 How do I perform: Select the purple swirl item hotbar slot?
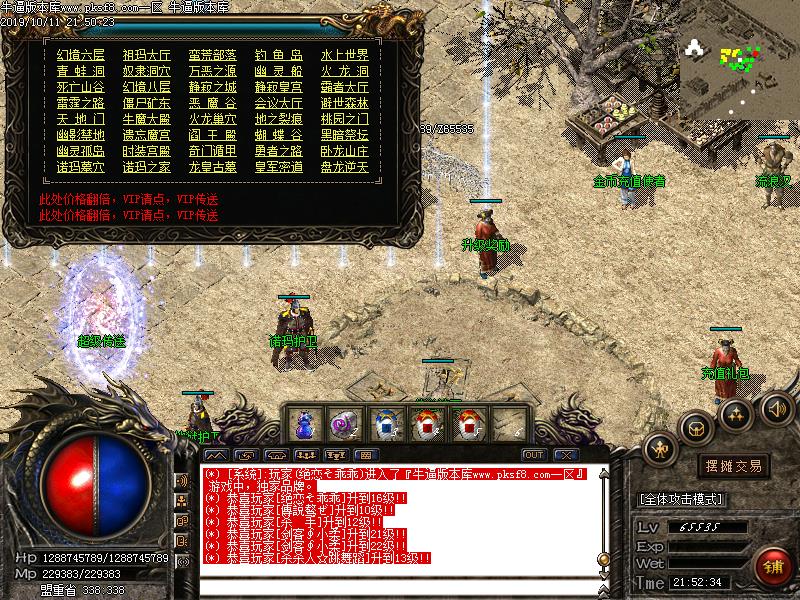pyautogui.click(x=343, y=425)
